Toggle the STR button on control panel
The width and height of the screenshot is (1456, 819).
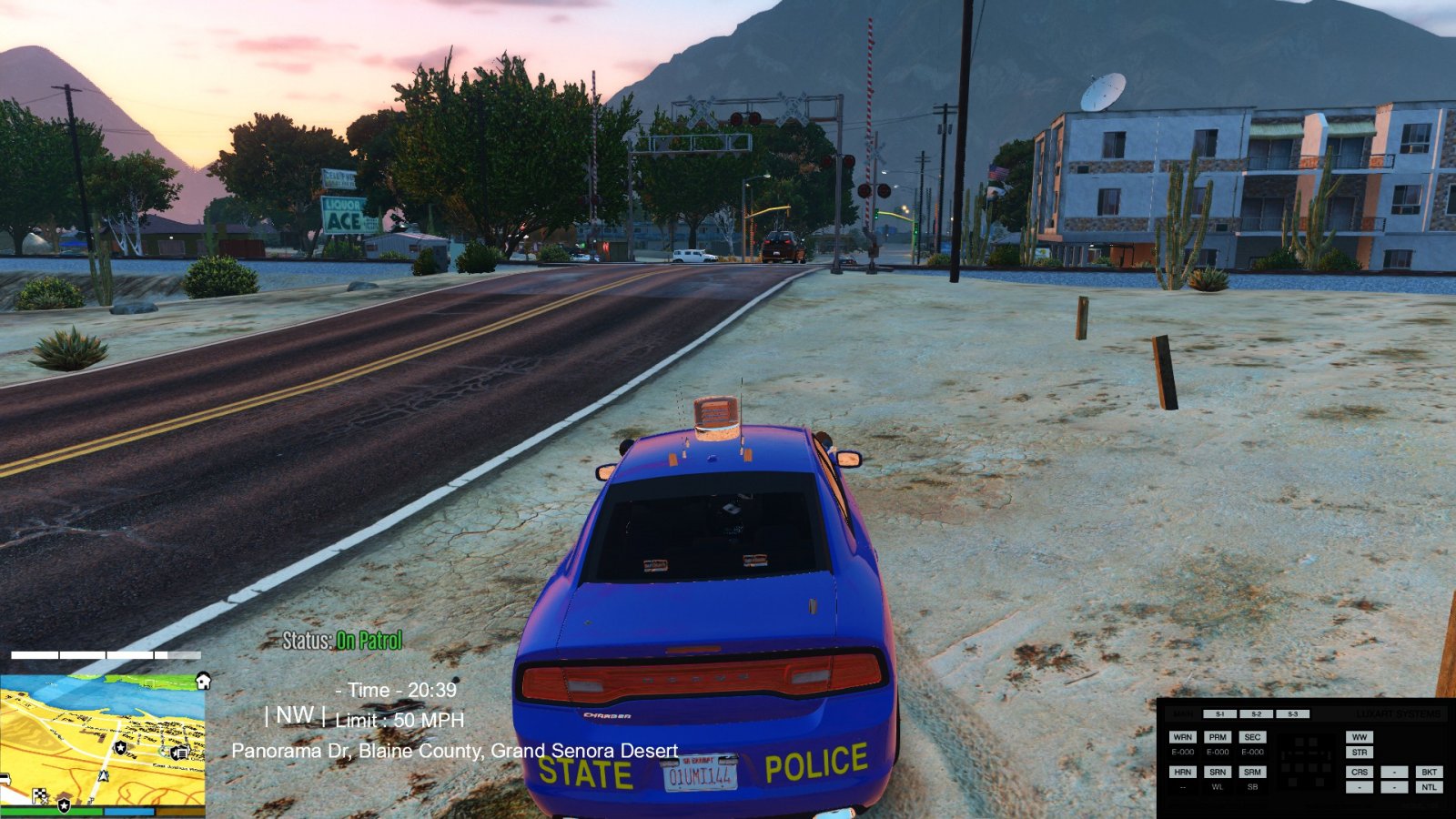(1360, 753)
